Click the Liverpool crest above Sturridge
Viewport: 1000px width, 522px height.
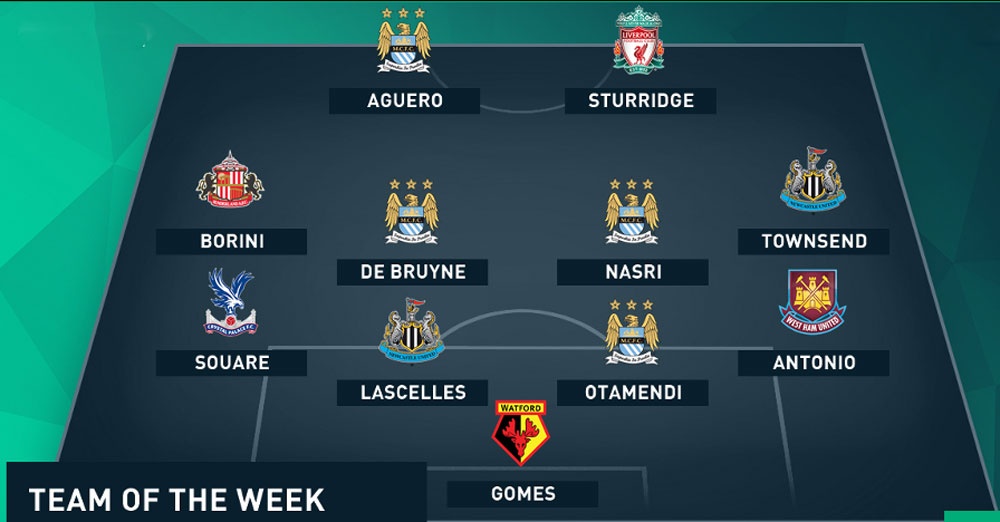[x=640, y=42]
